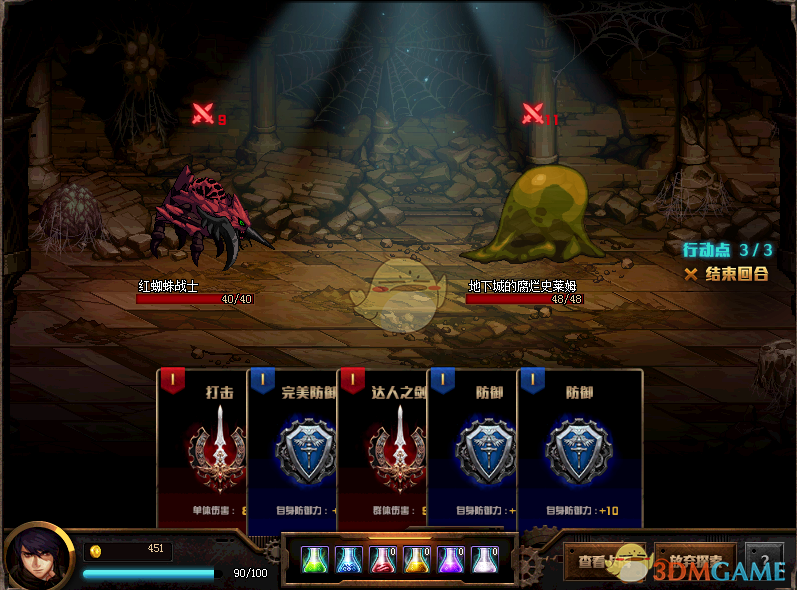Select the 完美防御 card
797x590 pixels.
tap(292, 450)
